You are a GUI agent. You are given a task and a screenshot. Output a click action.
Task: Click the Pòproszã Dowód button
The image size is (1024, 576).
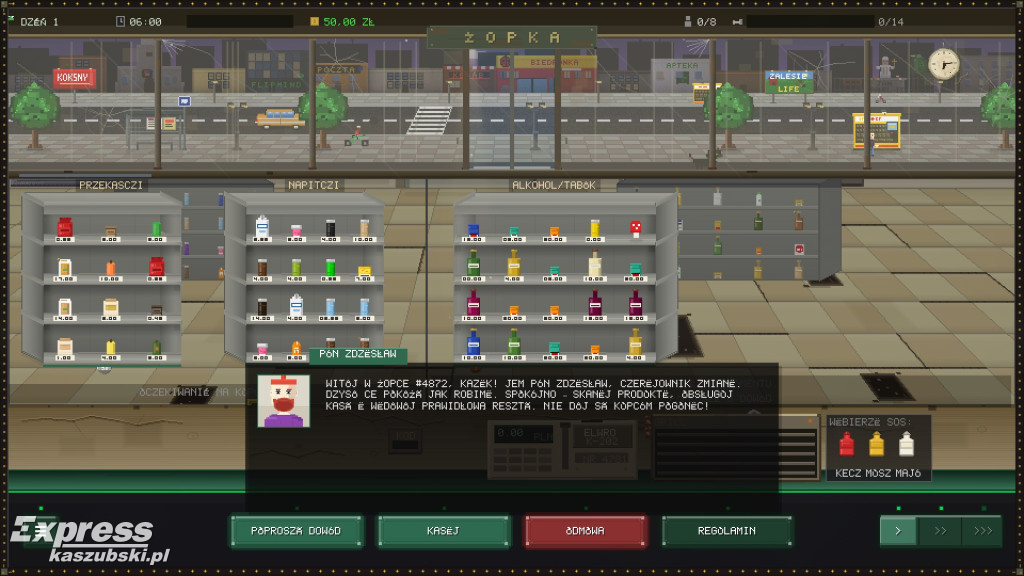(x=295, y=531)
